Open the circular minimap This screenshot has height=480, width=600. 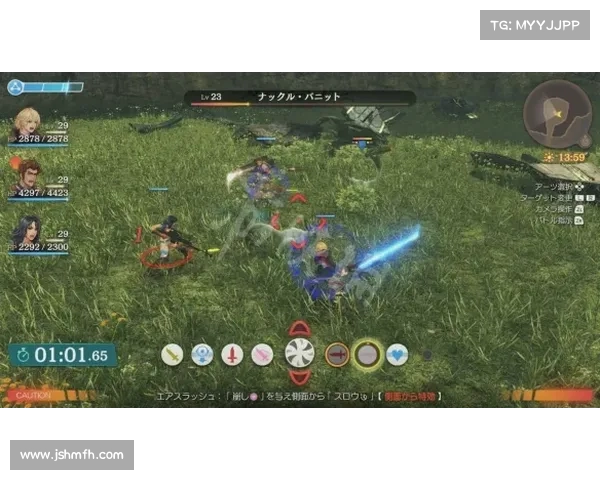557,115
